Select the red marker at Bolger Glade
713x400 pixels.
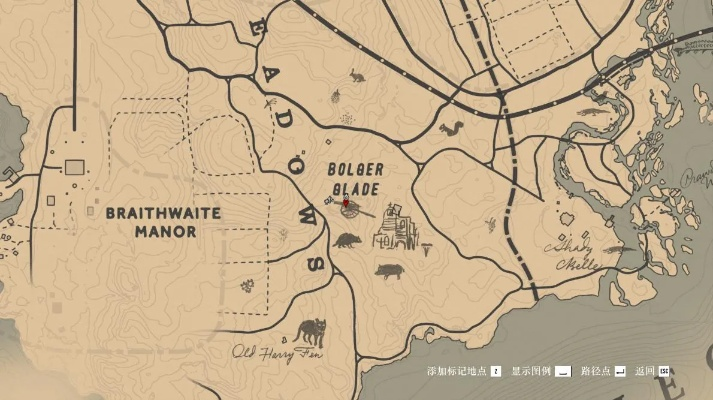coord(346,203)
